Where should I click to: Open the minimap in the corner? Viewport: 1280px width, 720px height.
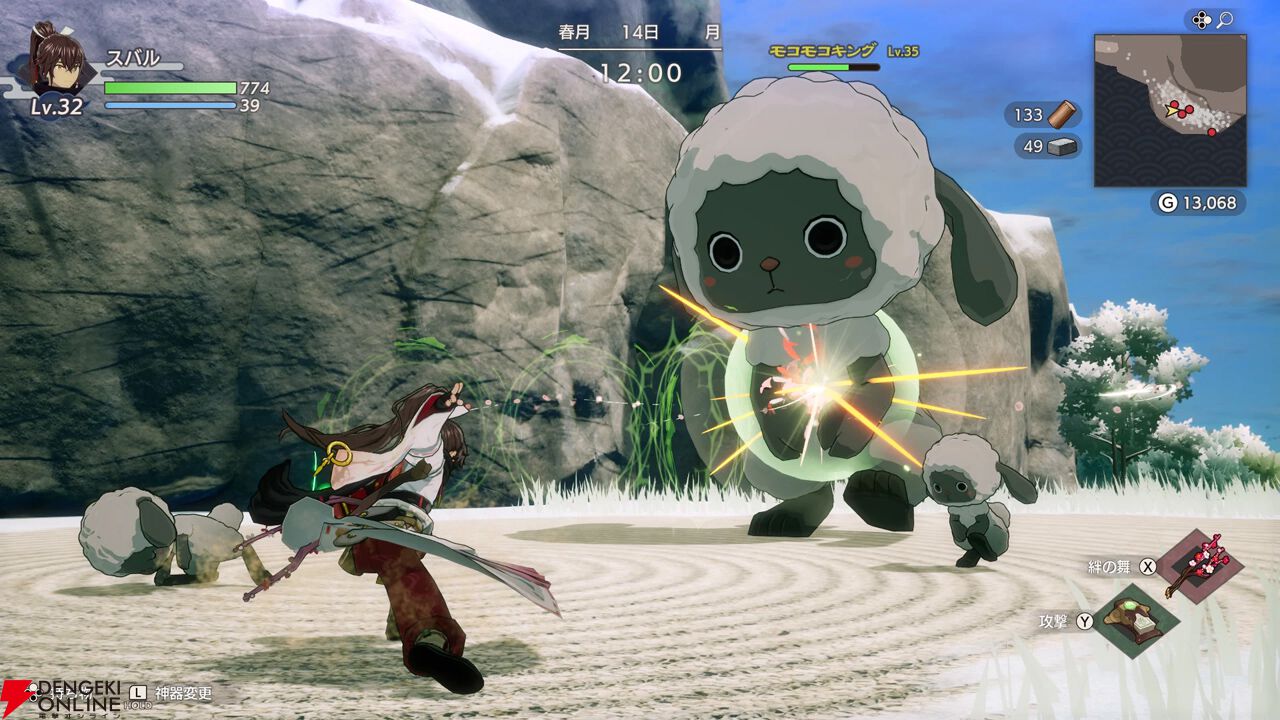point(1169,110)
